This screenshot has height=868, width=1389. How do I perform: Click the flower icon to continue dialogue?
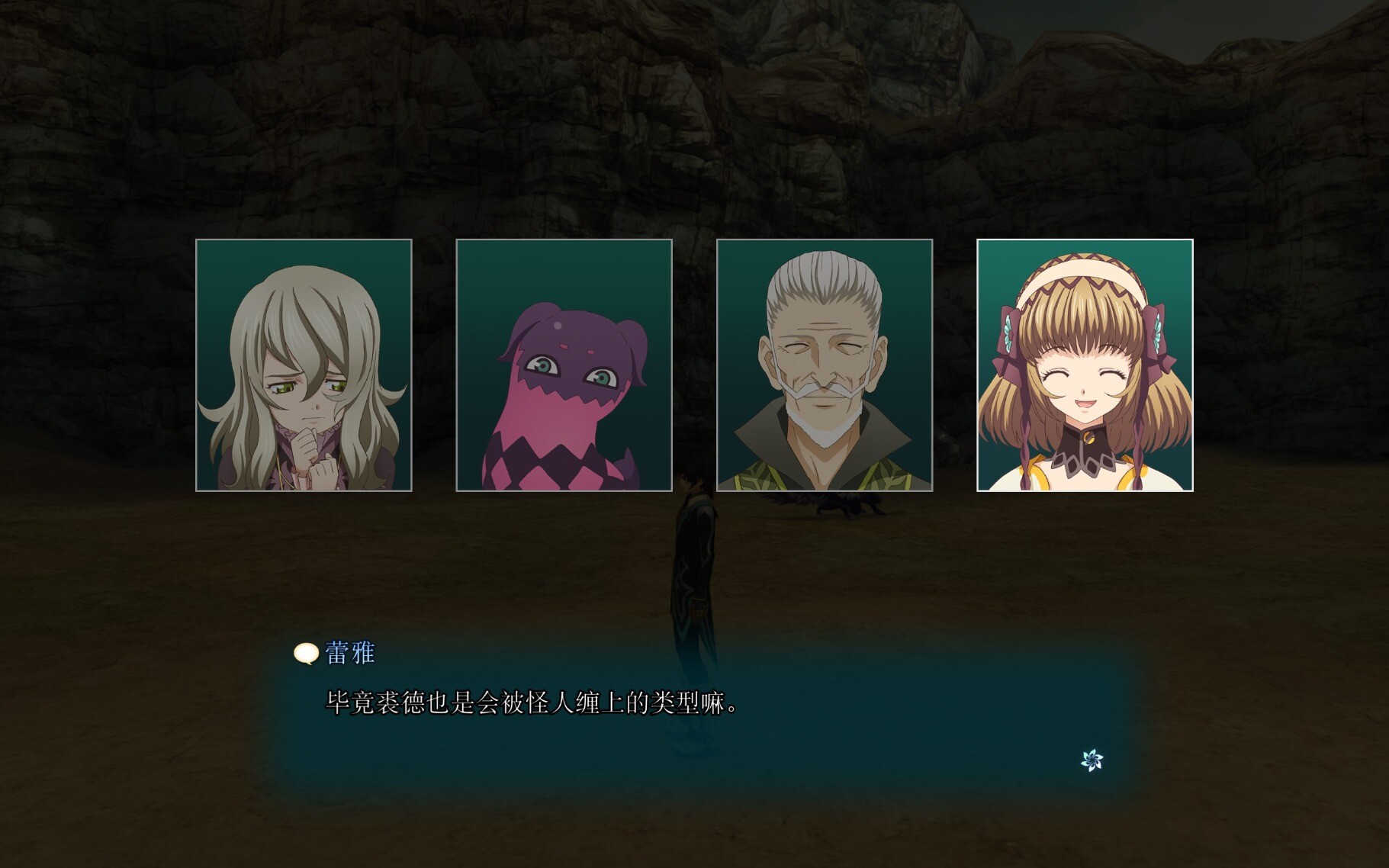(x=1092, y=760)
